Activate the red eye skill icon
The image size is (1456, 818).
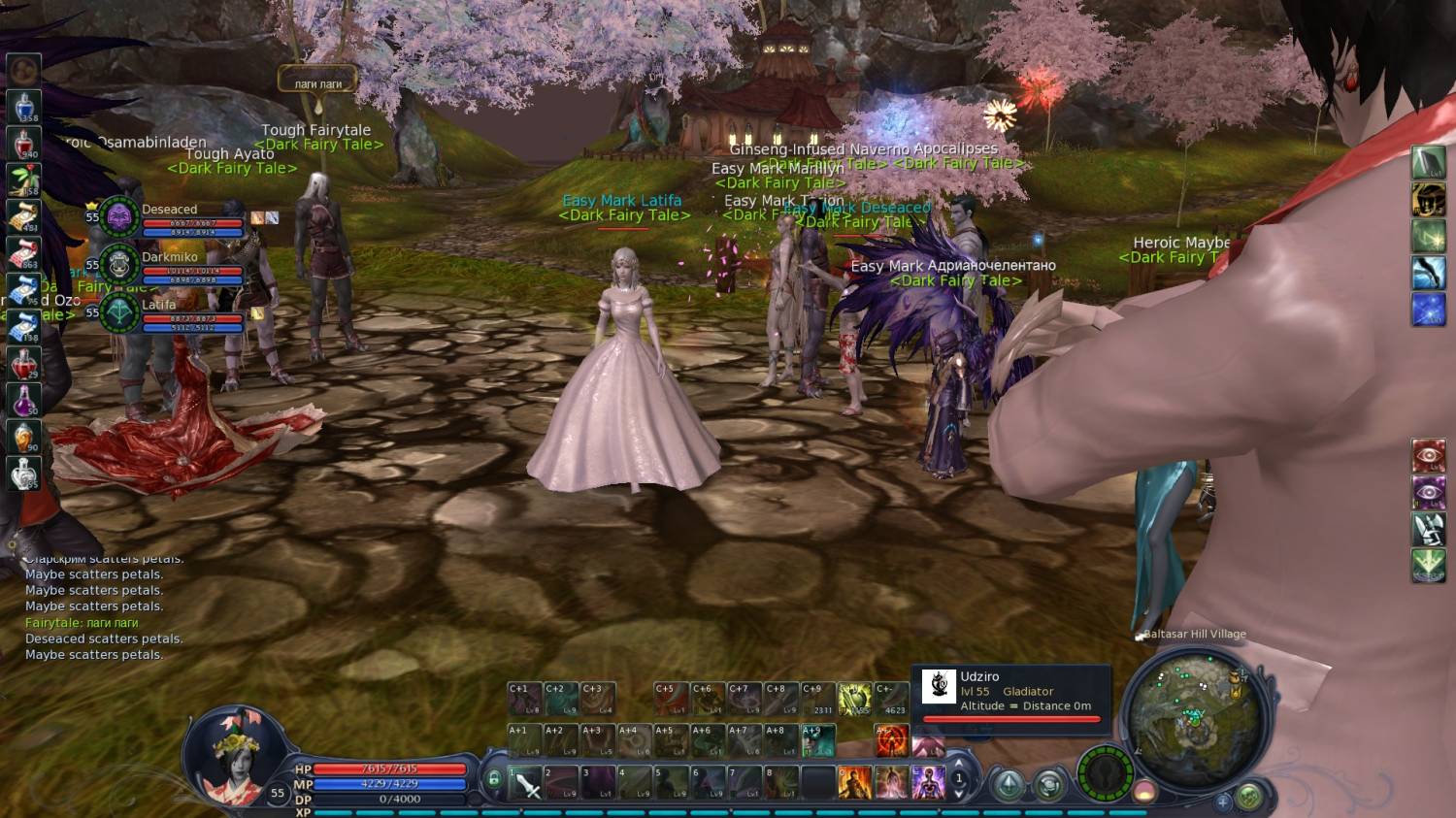pyautogui.click(x=1428, y=455)
